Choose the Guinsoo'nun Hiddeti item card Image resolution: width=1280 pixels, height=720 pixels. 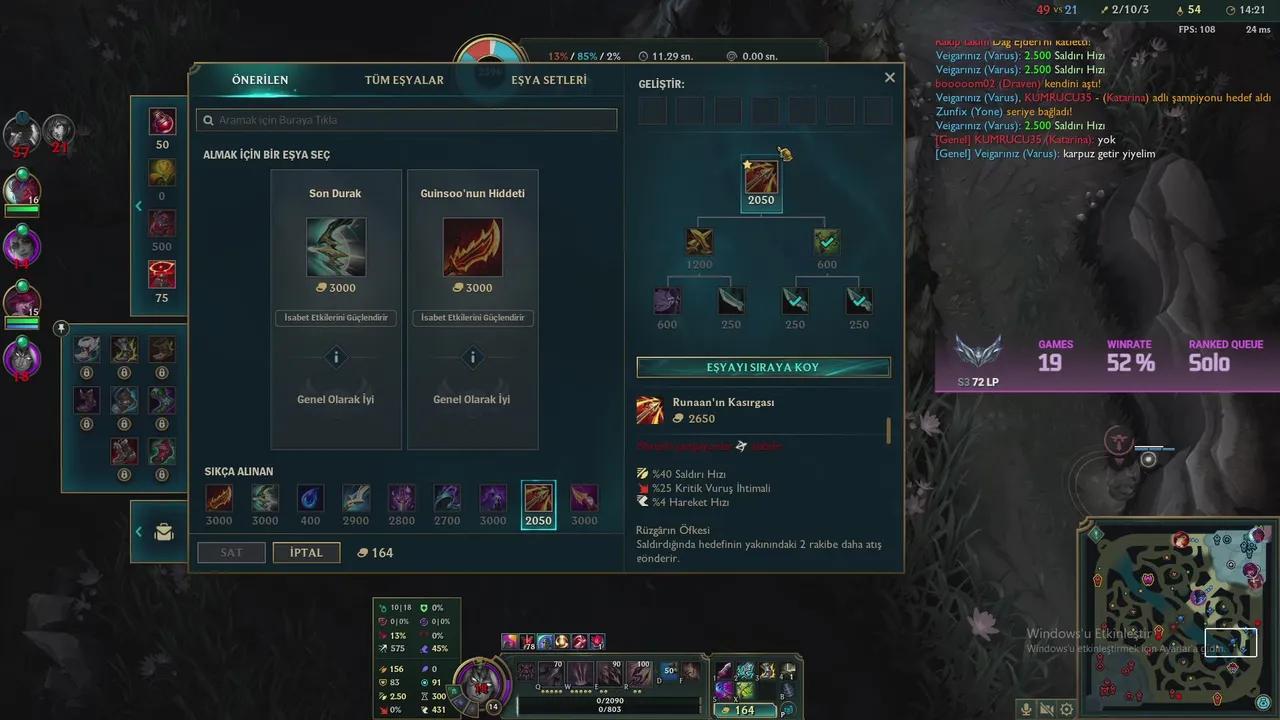472,247
